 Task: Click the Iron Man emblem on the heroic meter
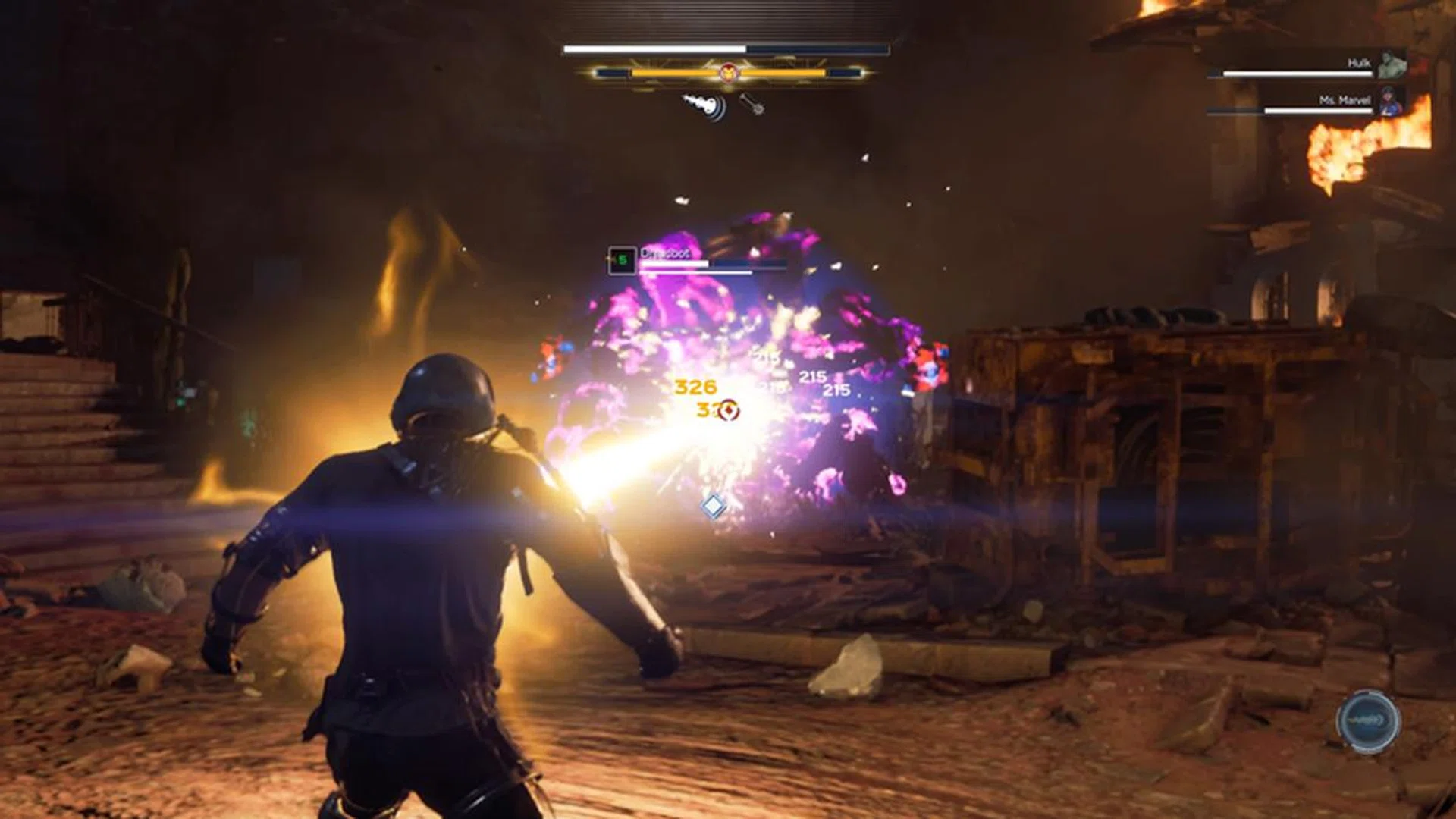[728, 73]
